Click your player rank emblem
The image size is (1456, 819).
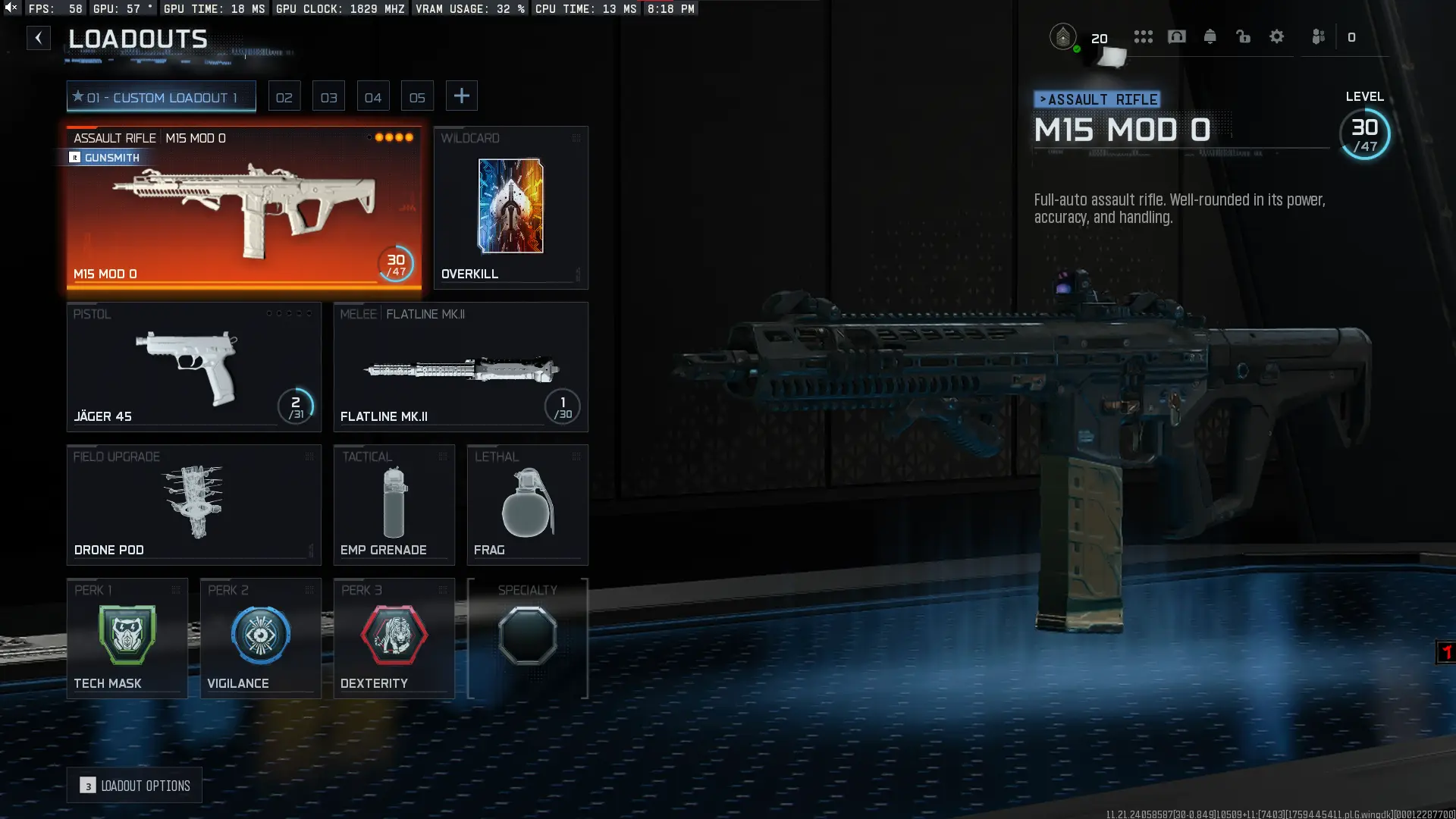pyautogui.click(x=1065, y=36)
